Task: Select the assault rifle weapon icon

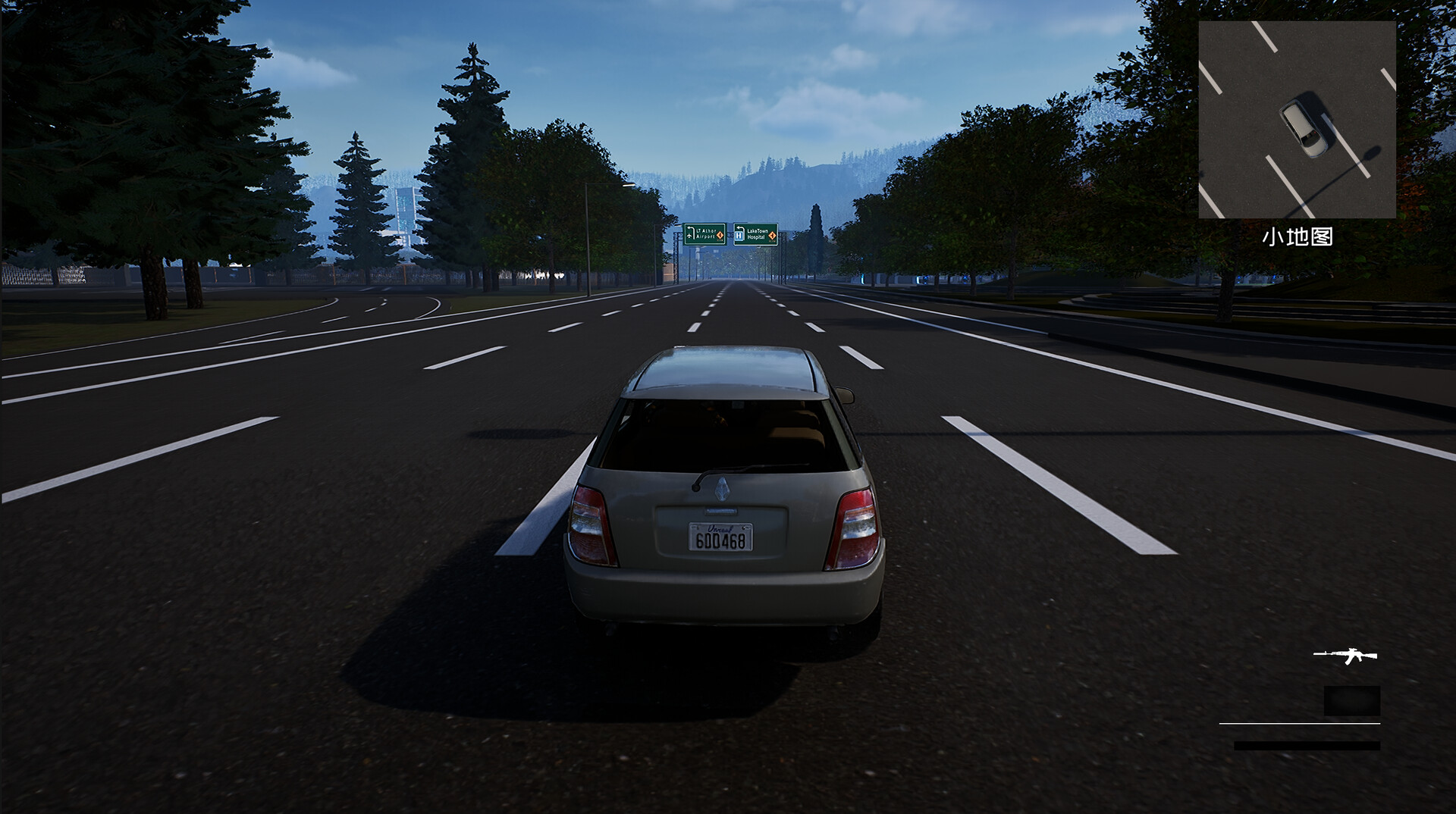Action: 1346,656
